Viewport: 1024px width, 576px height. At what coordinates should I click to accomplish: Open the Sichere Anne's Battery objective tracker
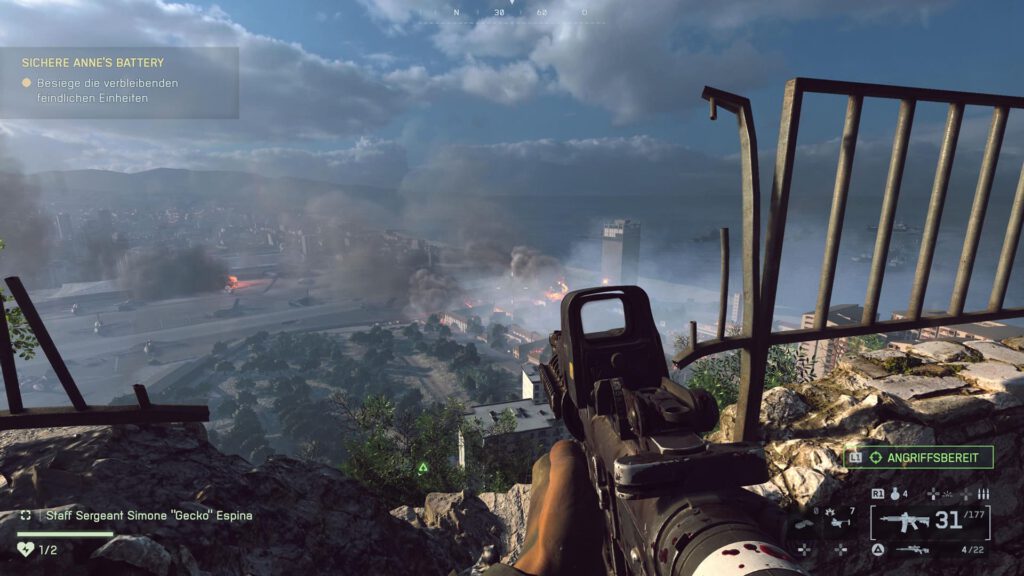[x=118, y=81]
